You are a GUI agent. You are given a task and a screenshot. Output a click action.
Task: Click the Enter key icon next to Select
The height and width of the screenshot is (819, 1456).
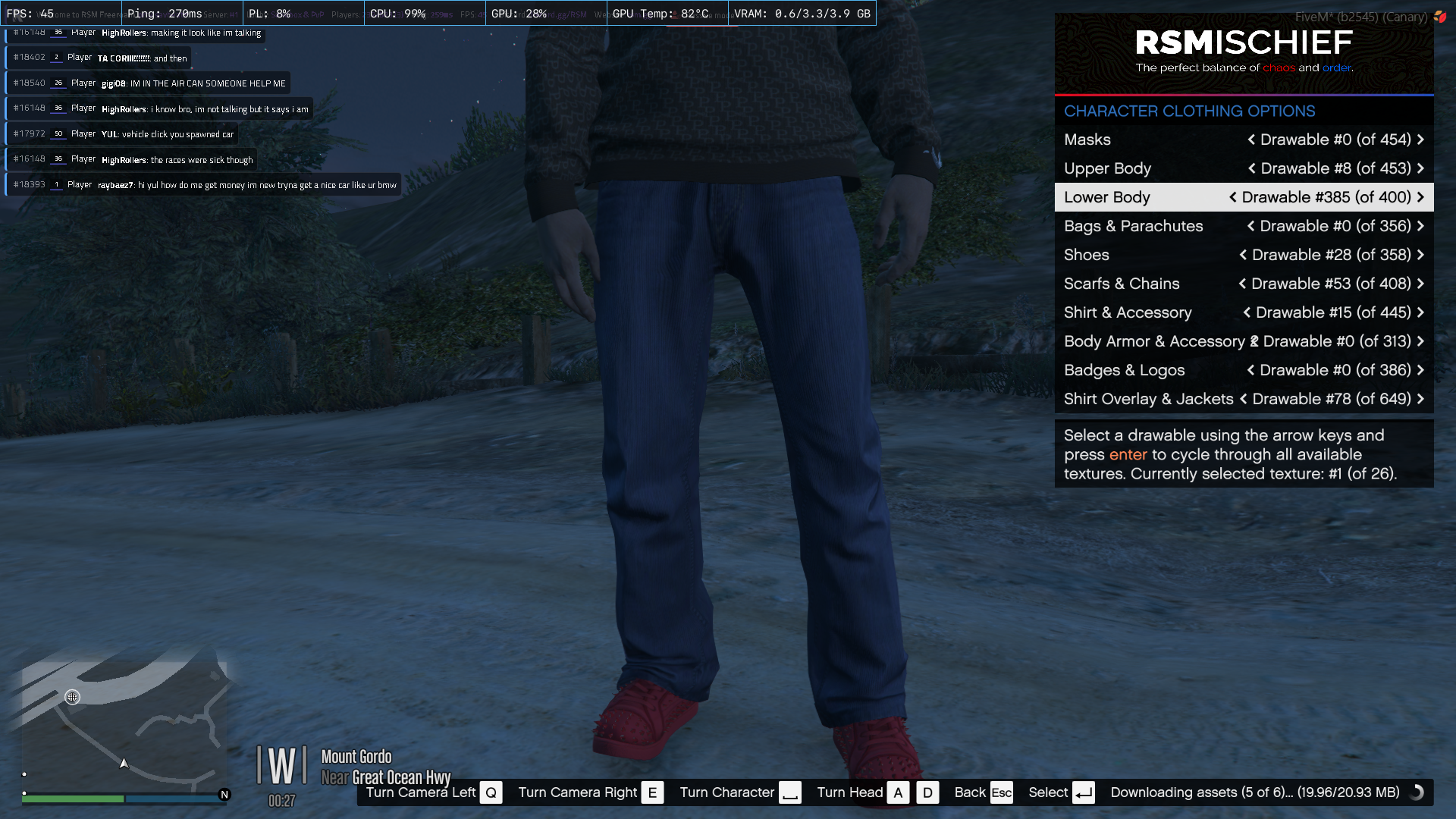tap(1083, 792)
